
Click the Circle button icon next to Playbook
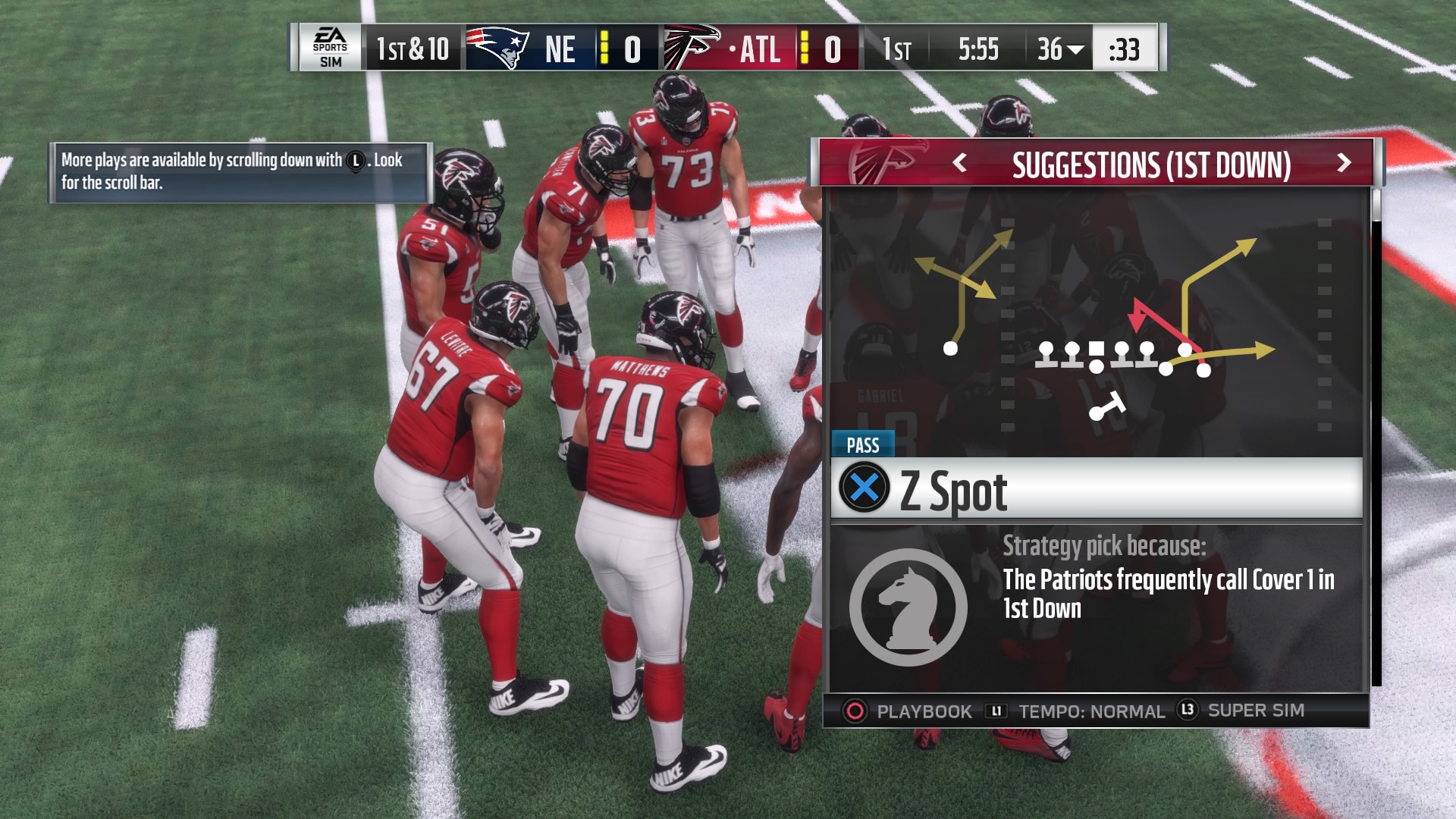(x=855, y=711)
